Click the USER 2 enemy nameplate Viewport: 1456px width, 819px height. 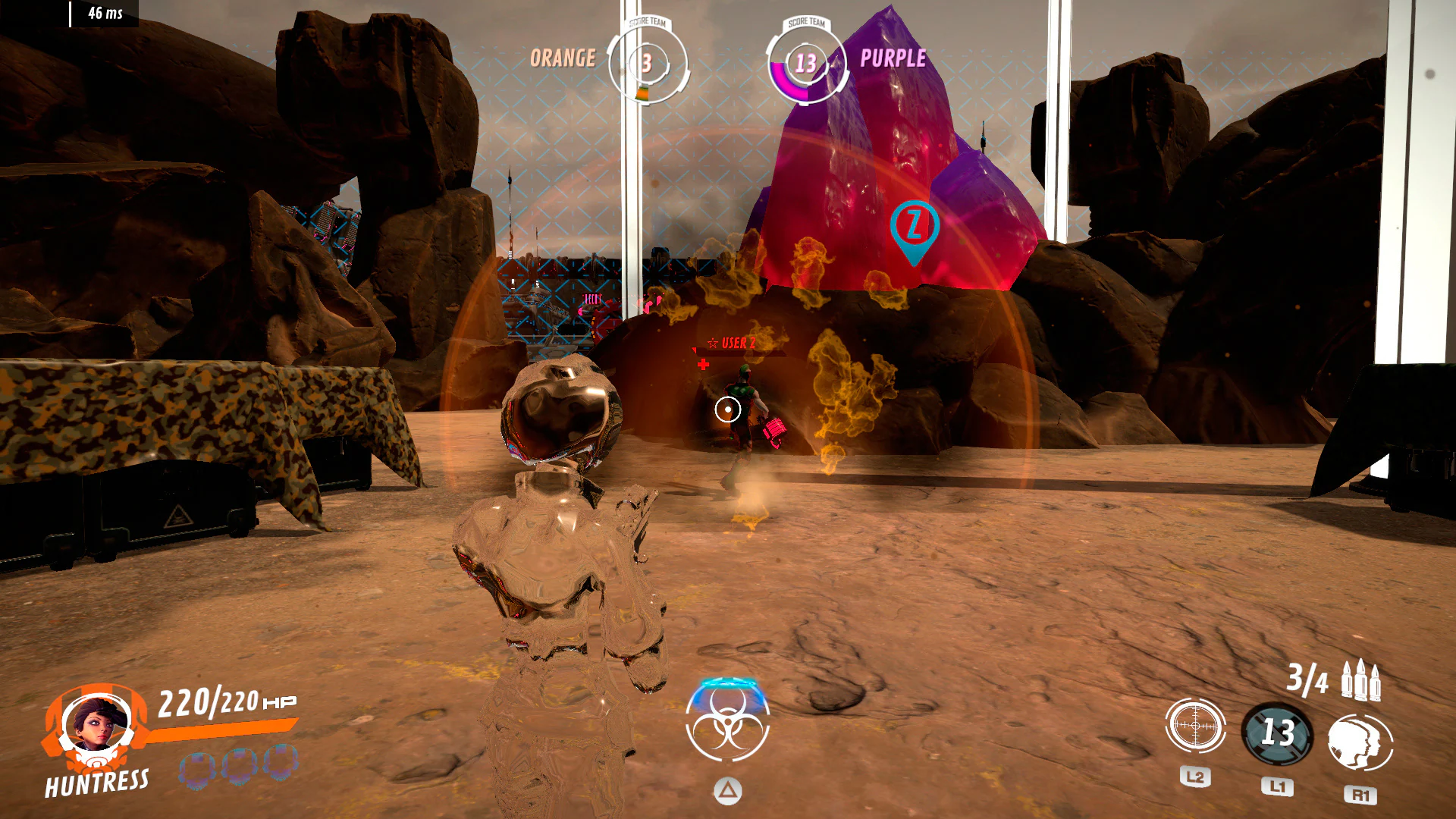(739, 343)
